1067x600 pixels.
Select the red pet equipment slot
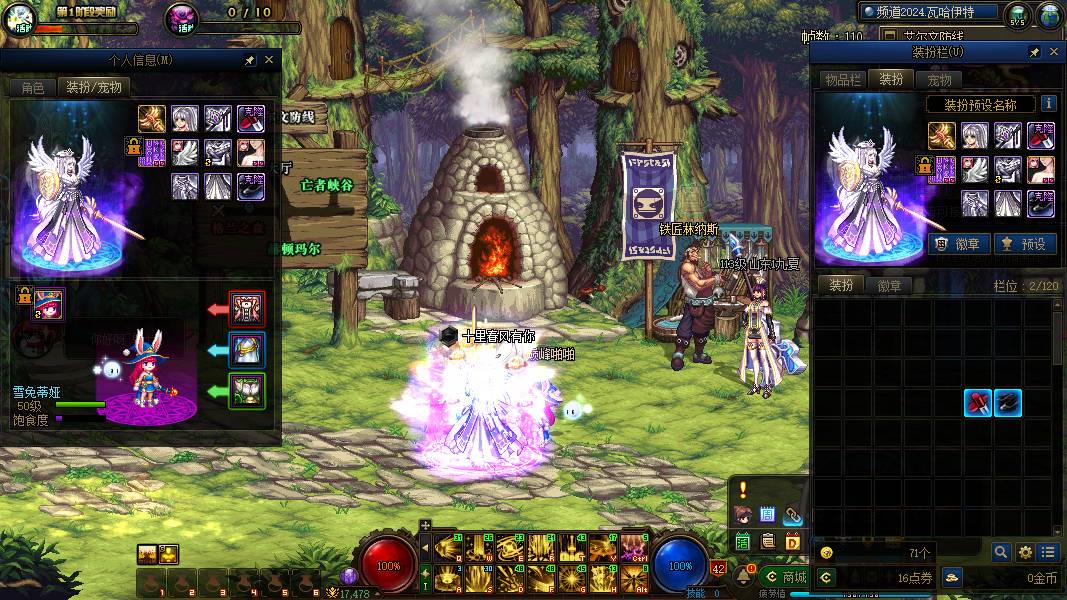tap(247, 309)
